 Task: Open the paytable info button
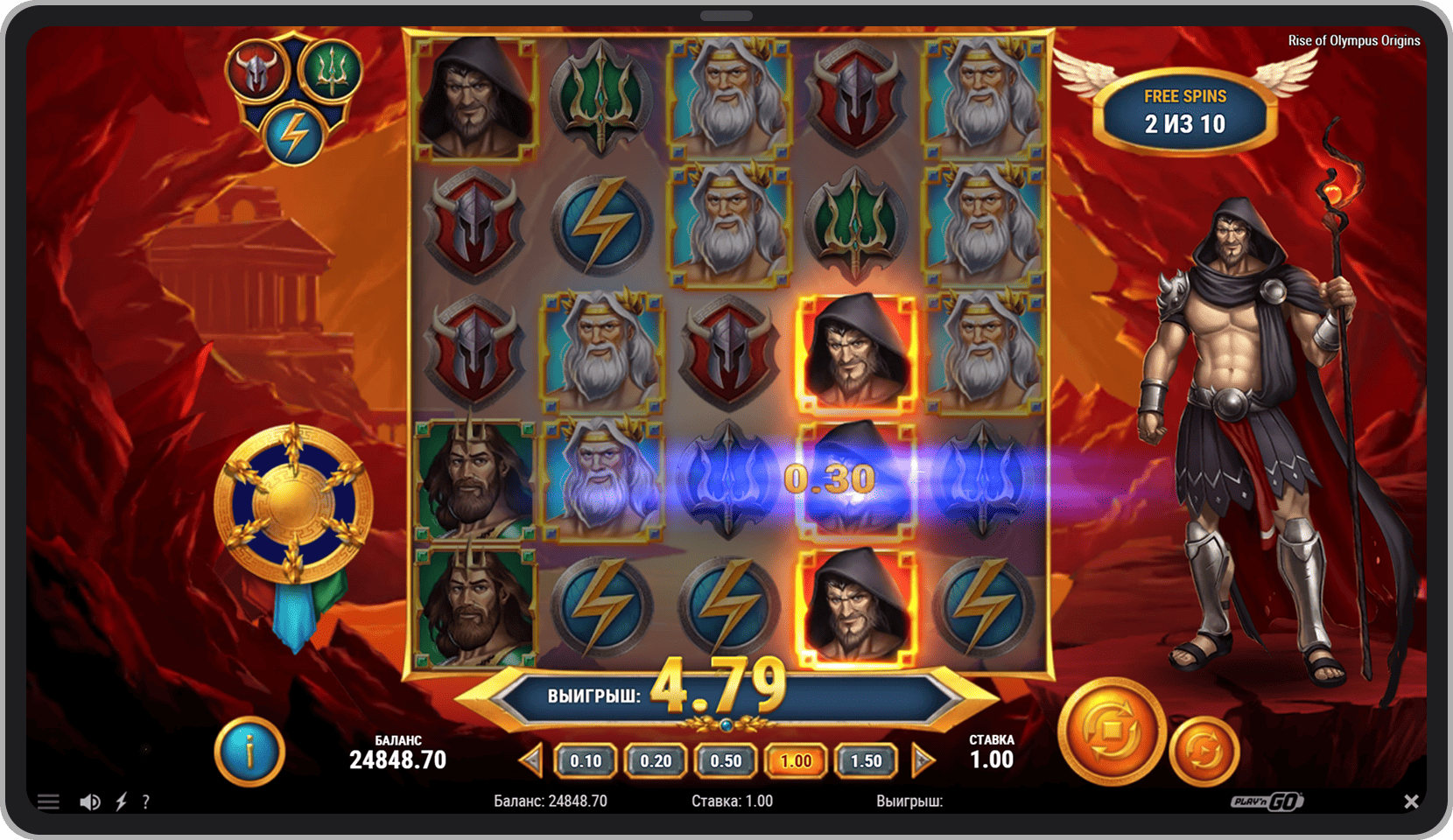coord(249,752)
